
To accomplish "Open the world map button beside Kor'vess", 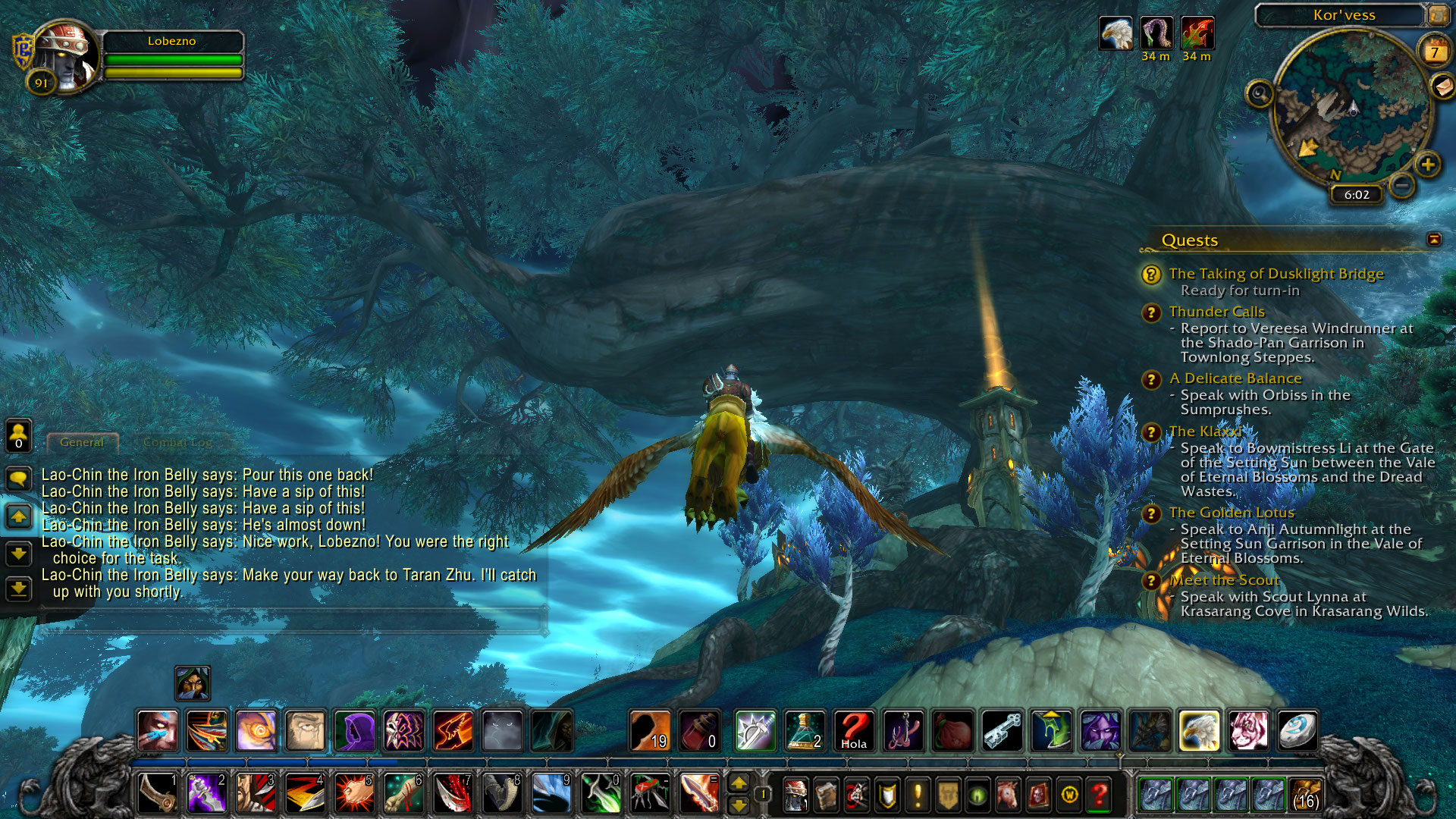I will 1437,14.
